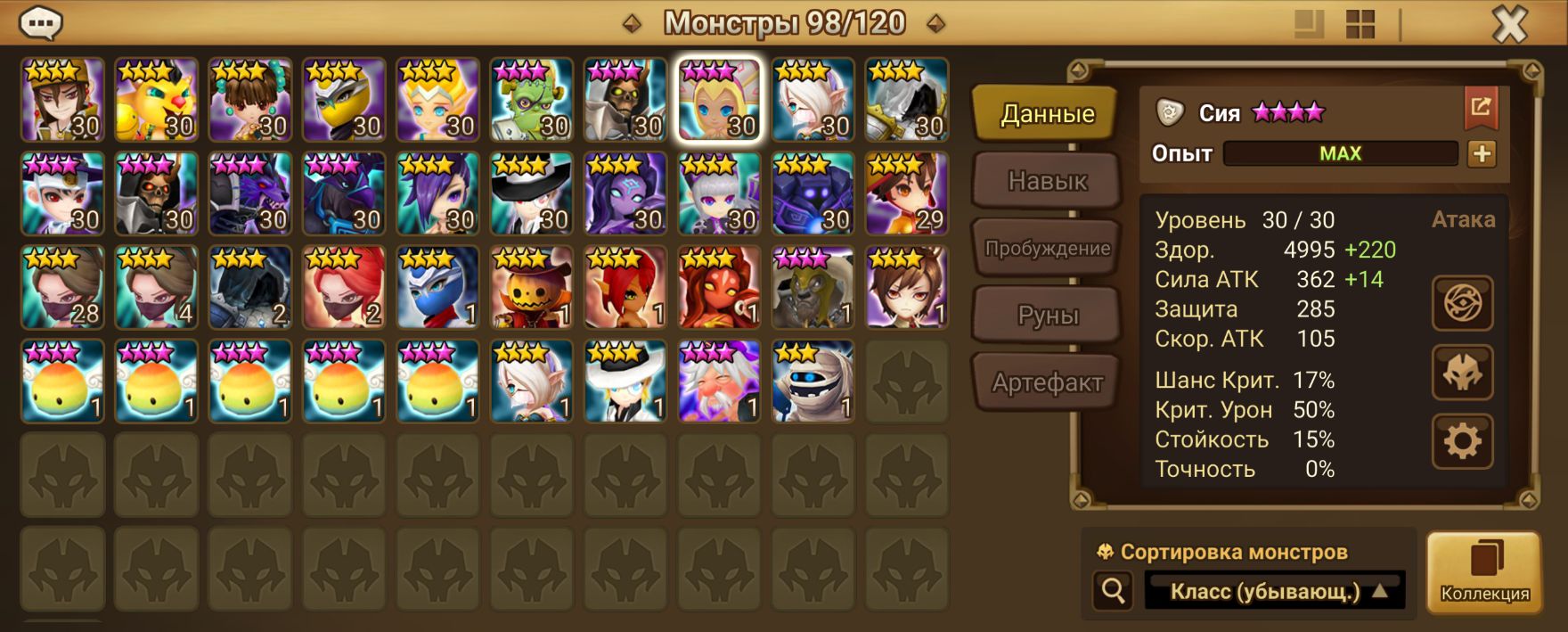
Task: Choose the pumpkin-head monster portrait
Action: click(531, 288)
